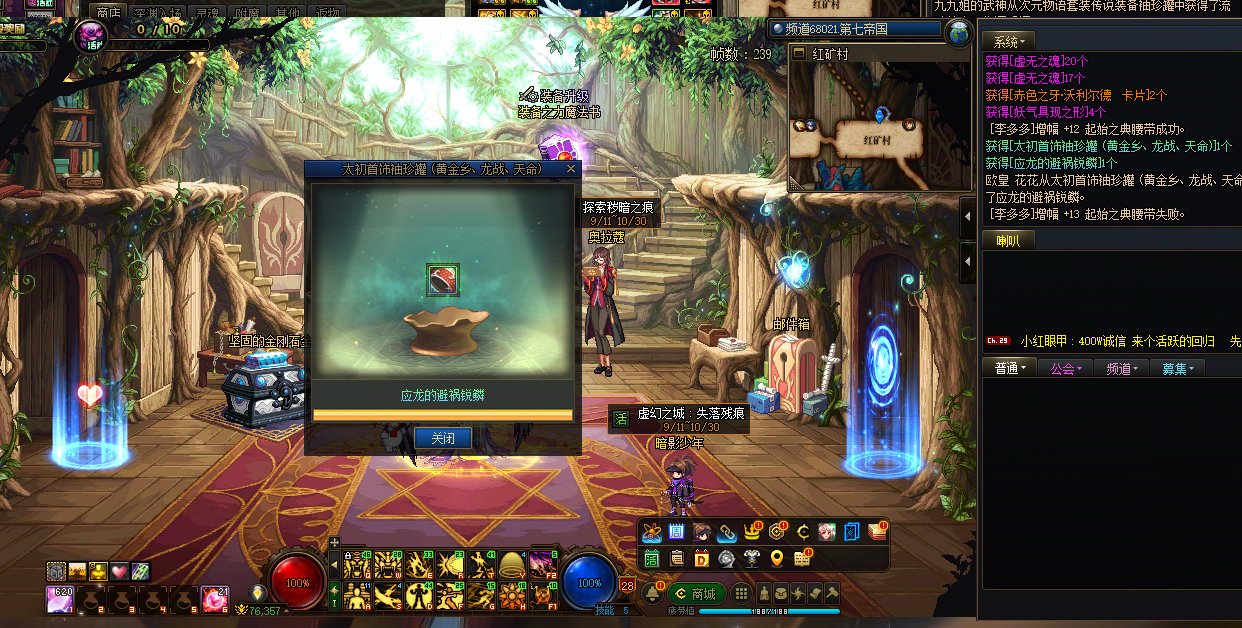Open the 商城 cash shop
Image resolution: width=1242 pixels, height=628 pixels.
pos(696,593)
